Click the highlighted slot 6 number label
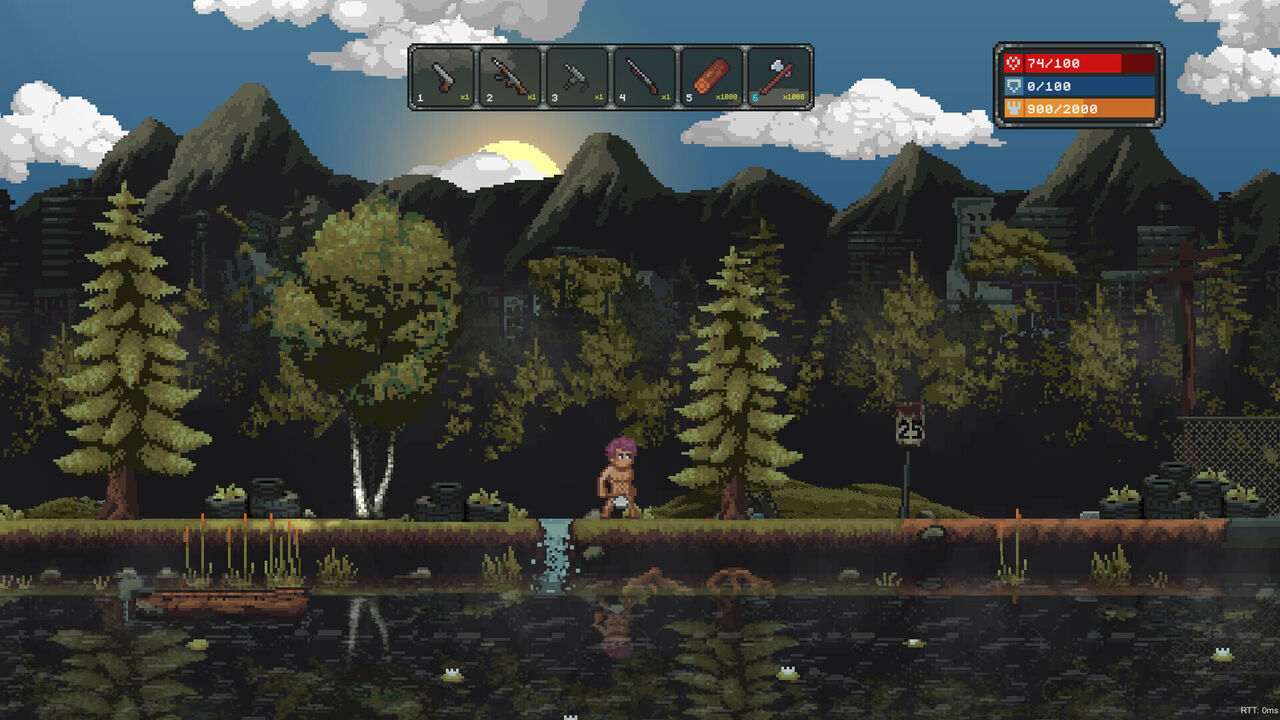 755,96
